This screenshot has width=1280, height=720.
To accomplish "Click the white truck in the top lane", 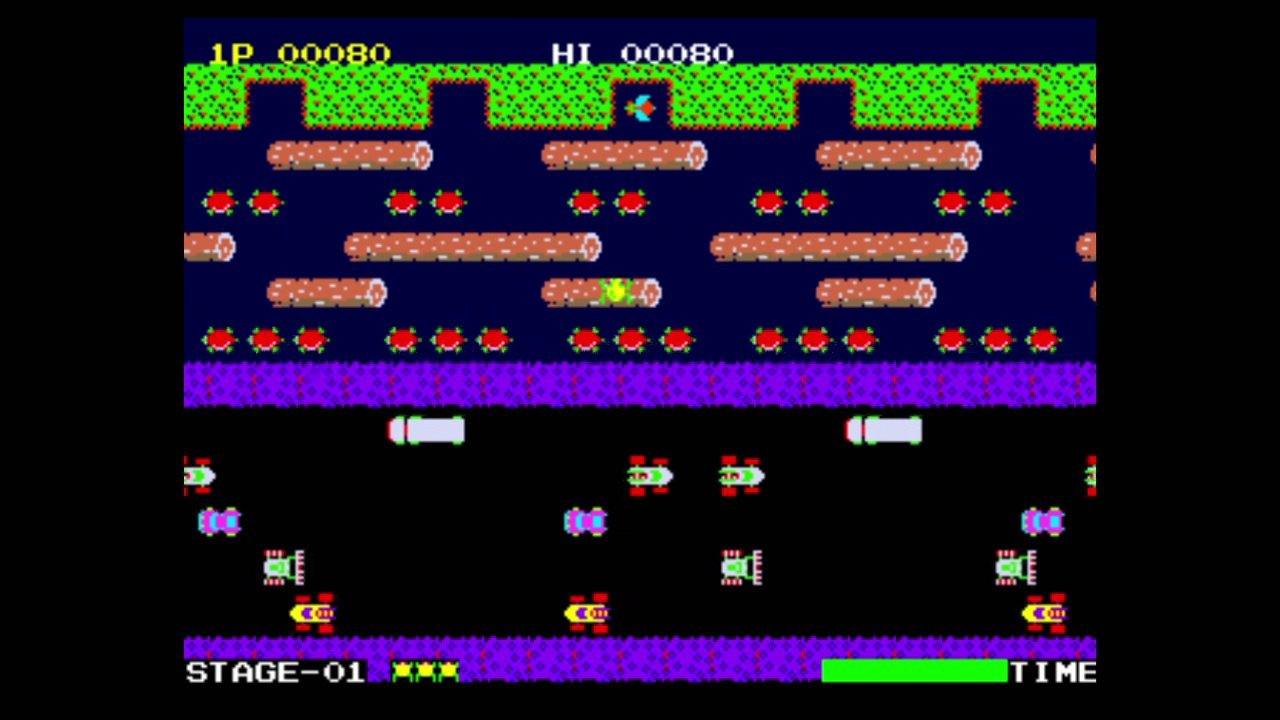I will pyautogui.click(x=424, y=431).
